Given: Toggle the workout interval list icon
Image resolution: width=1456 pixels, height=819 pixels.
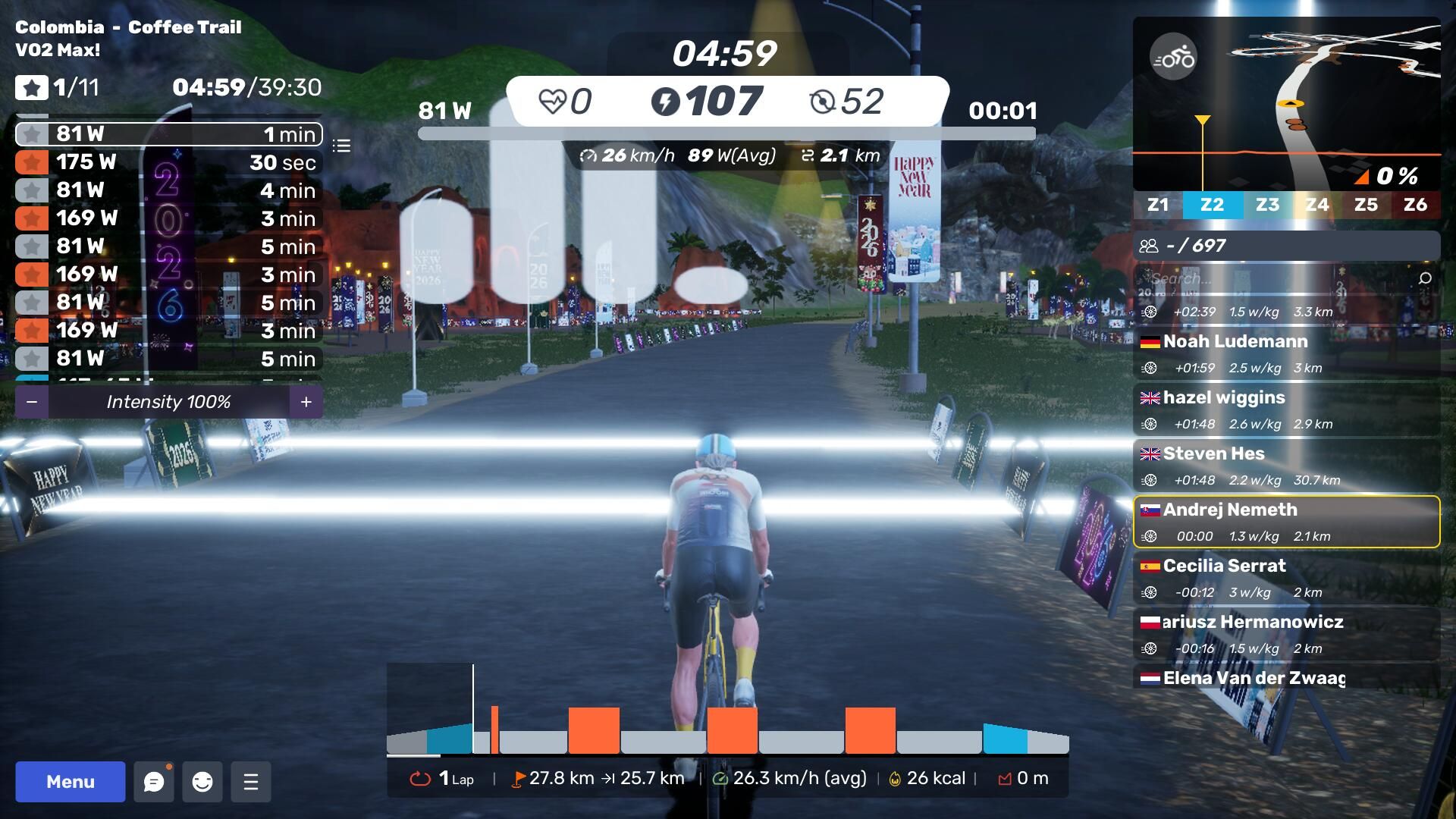Looking at the screenshot, I should [x=341, y=146].
